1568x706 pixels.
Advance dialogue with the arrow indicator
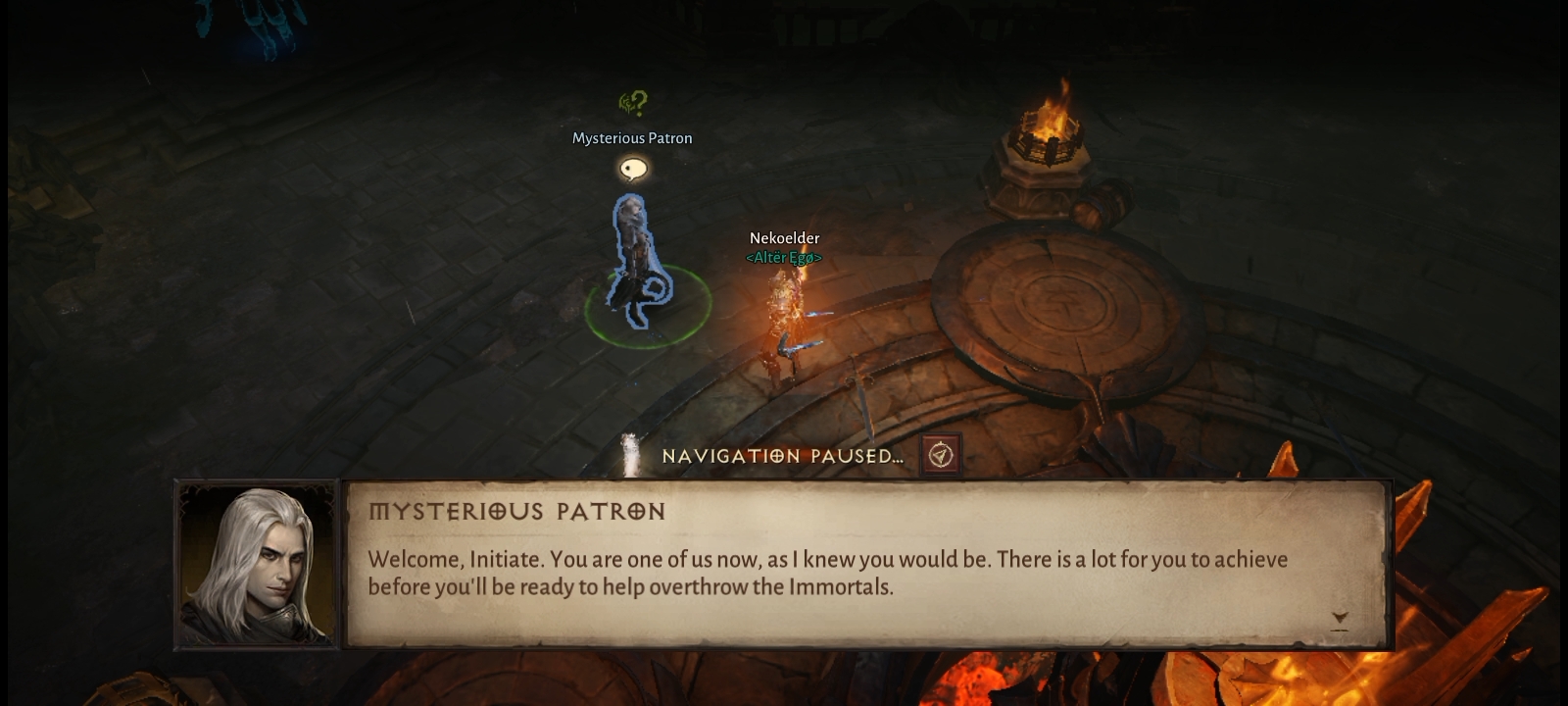pyautogui.click(x=1340, y=619)
